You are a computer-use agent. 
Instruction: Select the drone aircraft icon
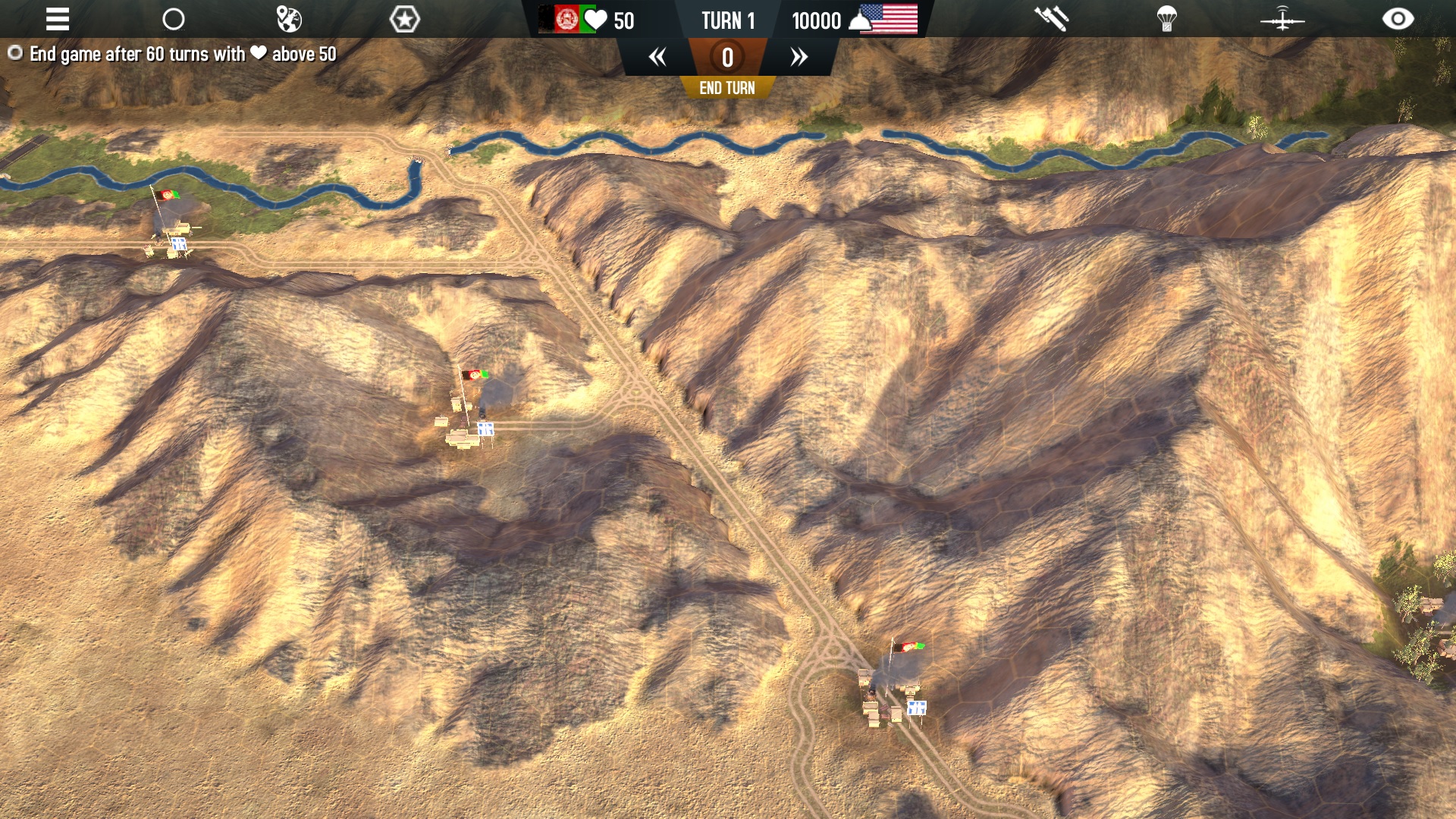click(1282, 19)
